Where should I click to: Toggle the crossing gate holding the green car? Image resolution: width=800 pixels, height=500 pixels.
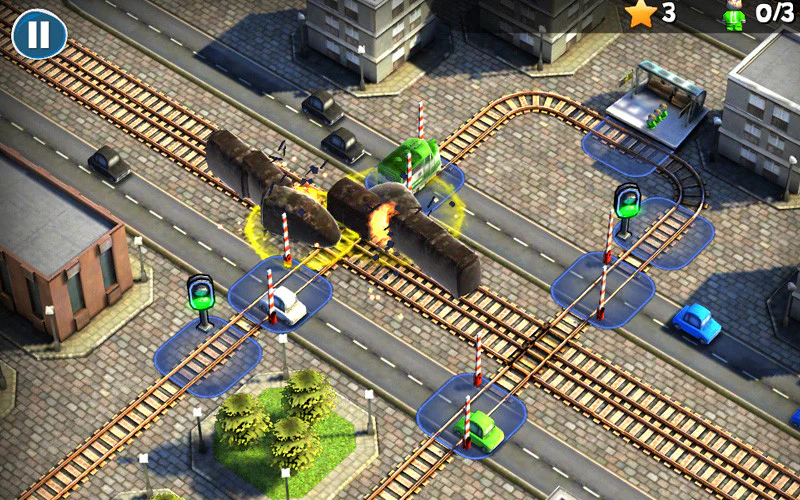point(472,413)
